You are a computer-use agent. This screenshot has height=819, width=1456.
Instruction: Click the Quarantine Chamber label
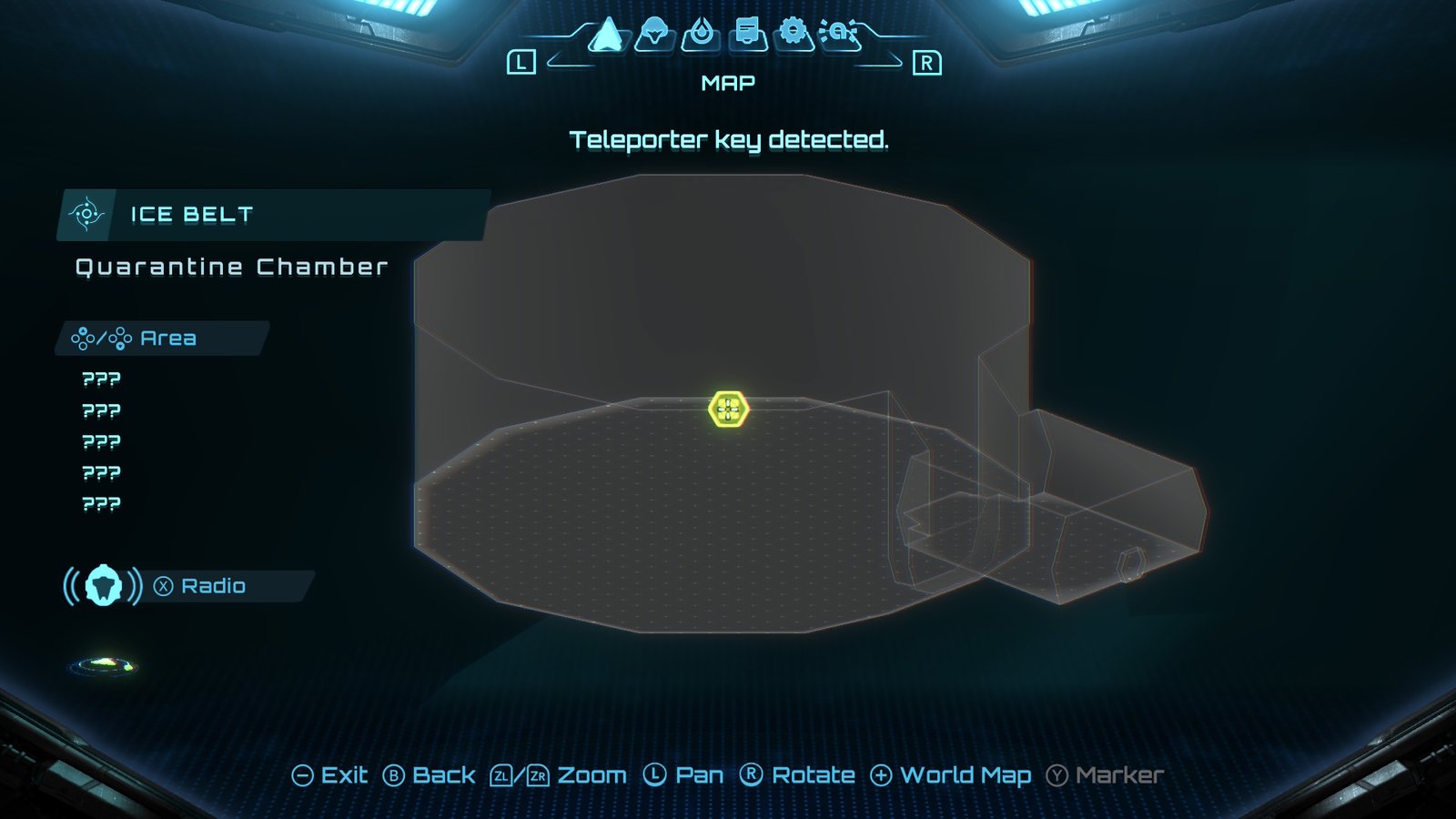point(230,268)
